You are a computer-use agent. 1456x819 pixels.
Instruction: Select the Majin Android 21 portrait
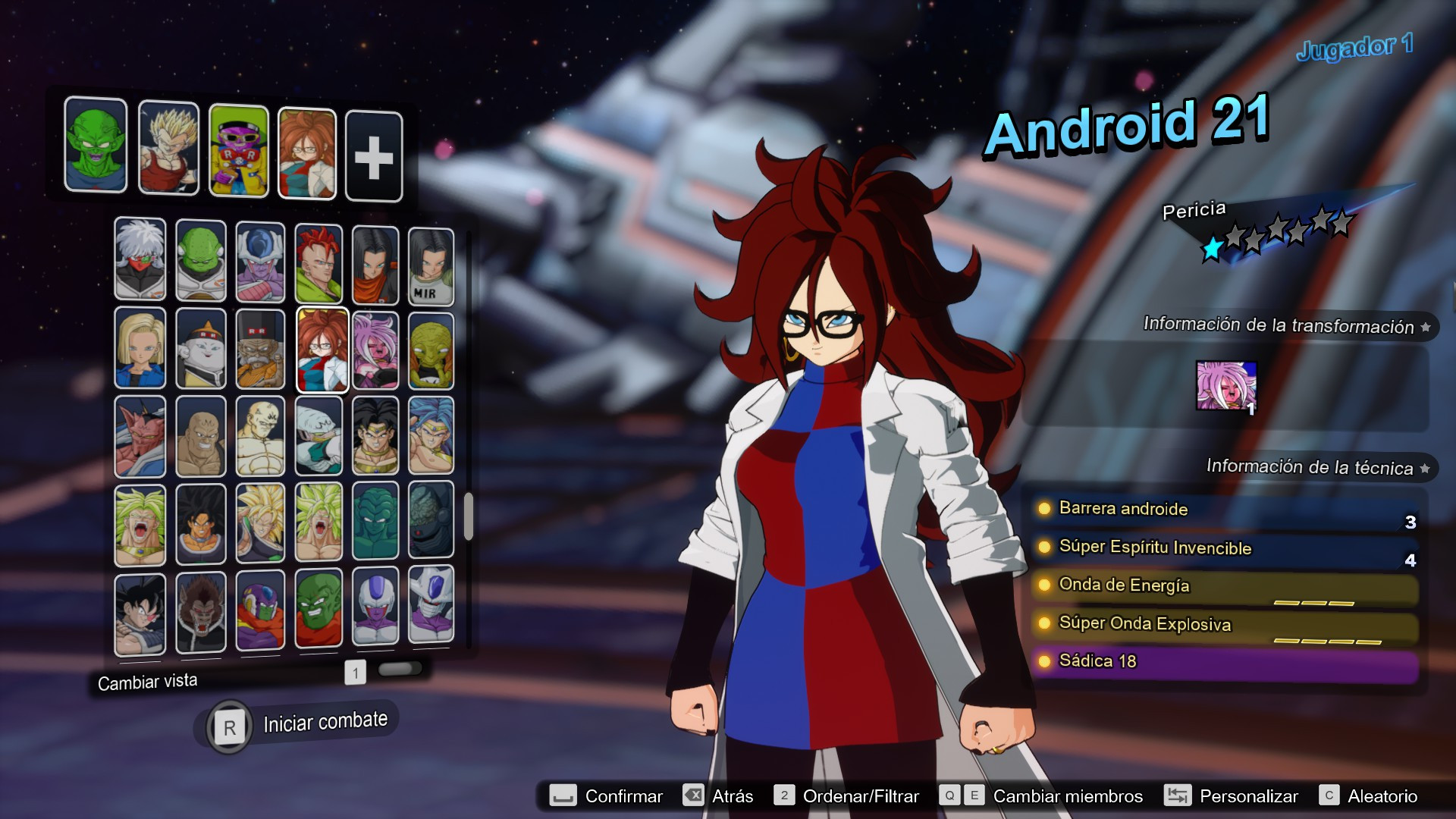pos(375,349)
